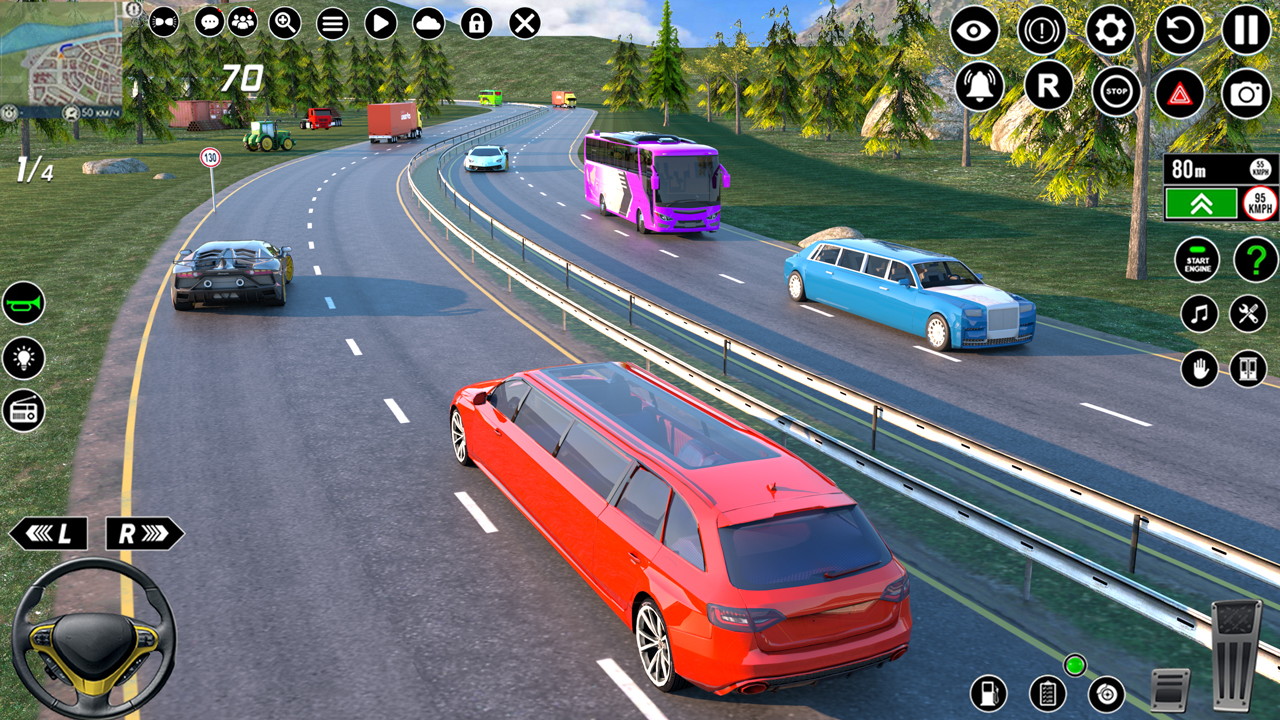Open the fuel pump icon

point(988,692)
